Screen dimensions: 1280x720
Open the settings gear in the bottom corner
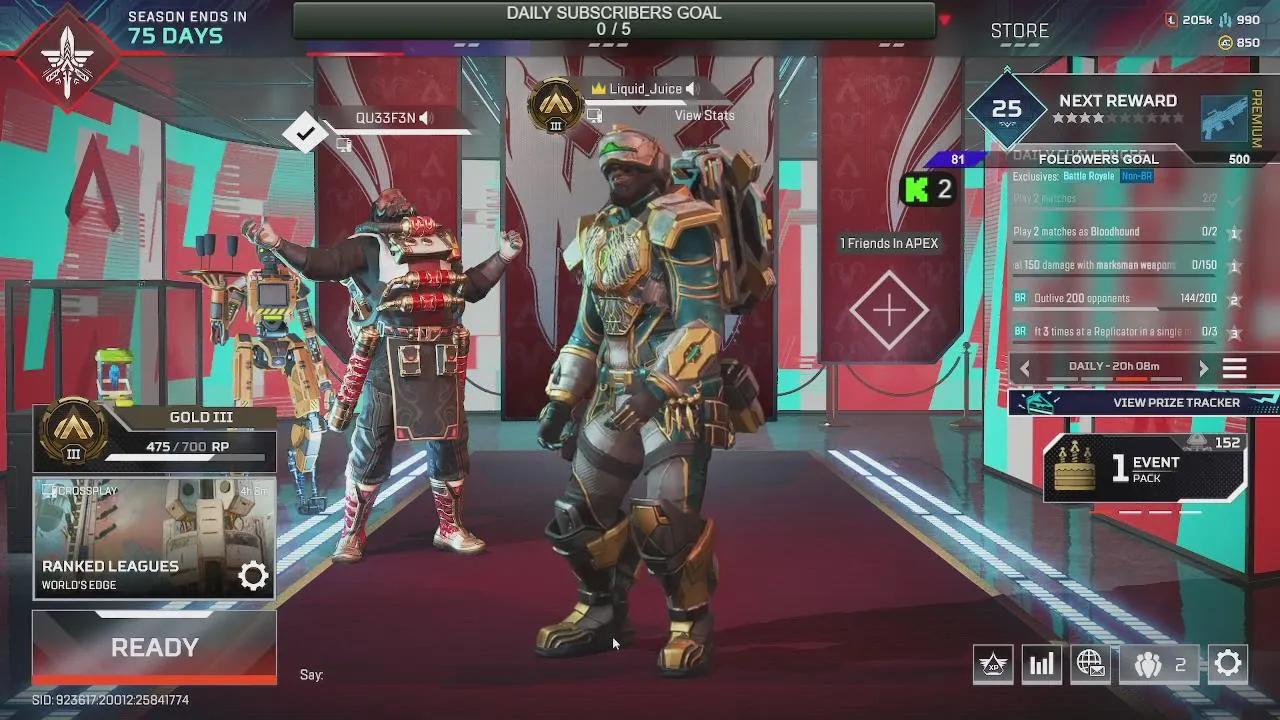[x=1228, y=663]
